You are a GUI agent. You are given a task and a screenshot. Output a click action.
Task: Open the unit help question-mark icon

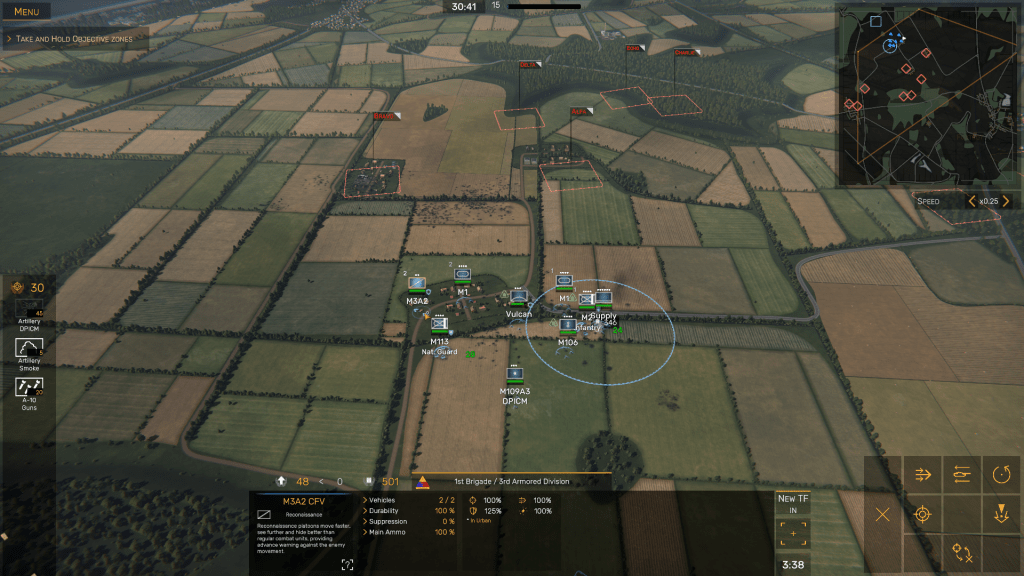pyautogui.click(x=347, y=565)
